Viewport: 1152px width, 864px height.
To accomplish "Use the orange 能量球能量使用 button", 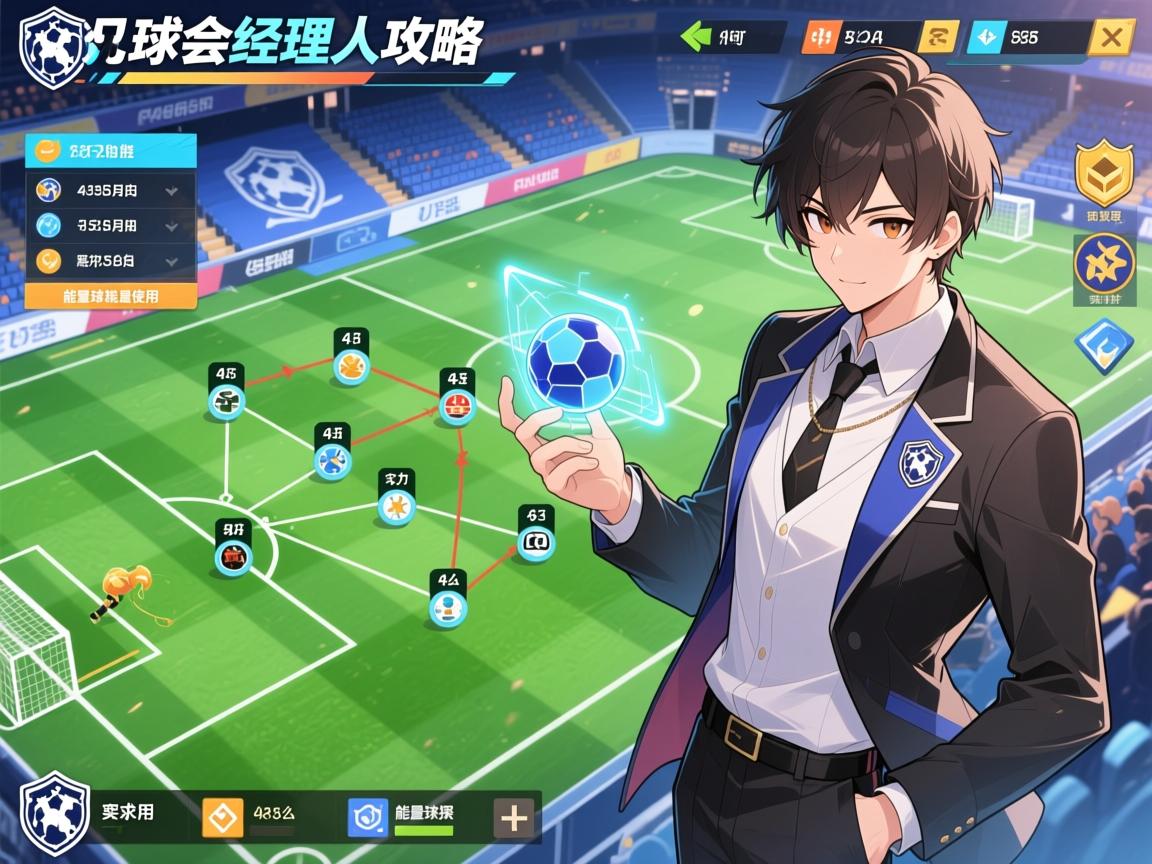I will point(110,296).
